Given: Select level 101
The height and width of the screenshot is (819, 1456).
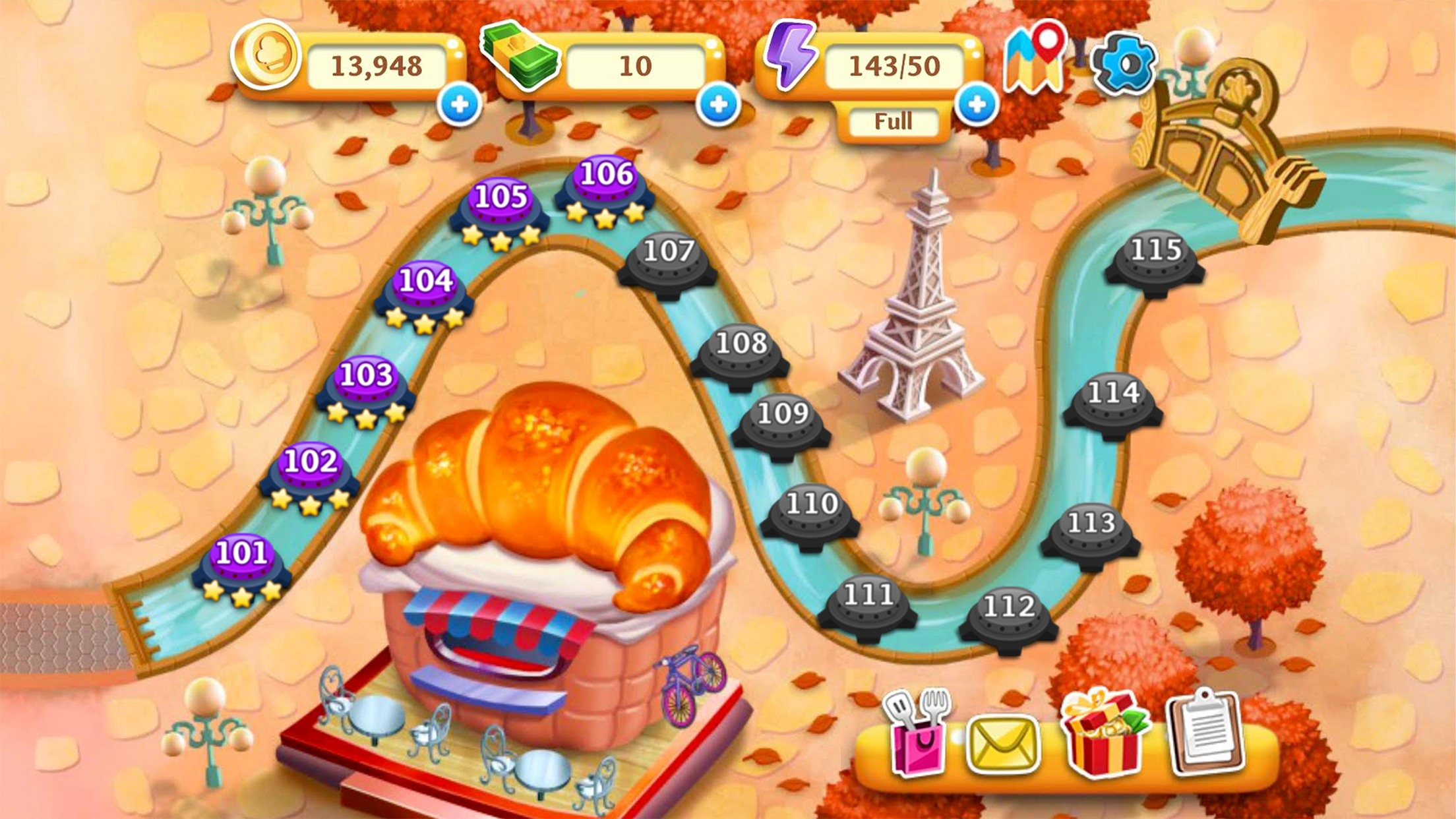Looking at the screenshot, I should click(x=242, y=562).
